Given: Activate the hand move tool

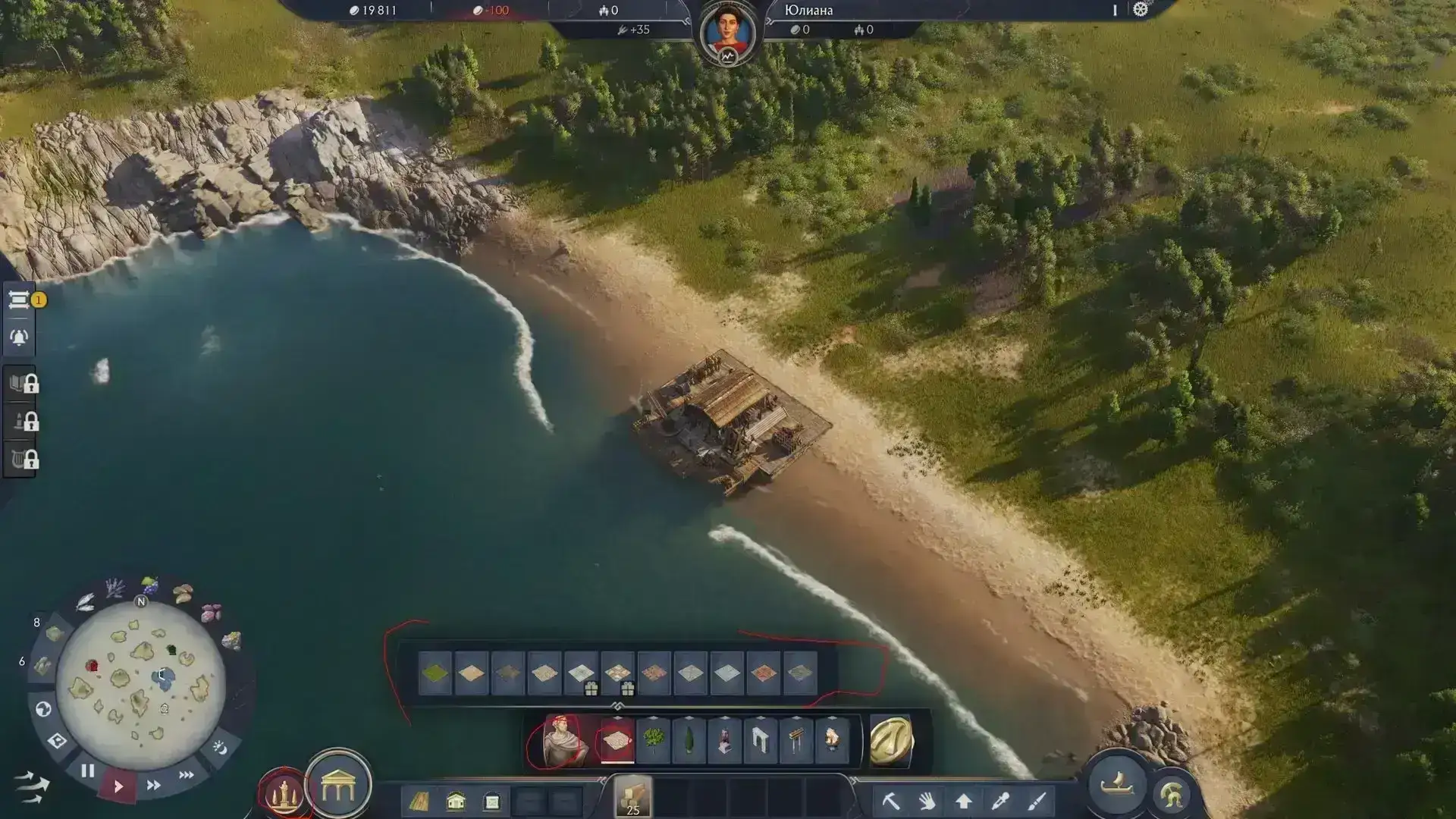Looking at the screenshot, I should pos(927,801).
